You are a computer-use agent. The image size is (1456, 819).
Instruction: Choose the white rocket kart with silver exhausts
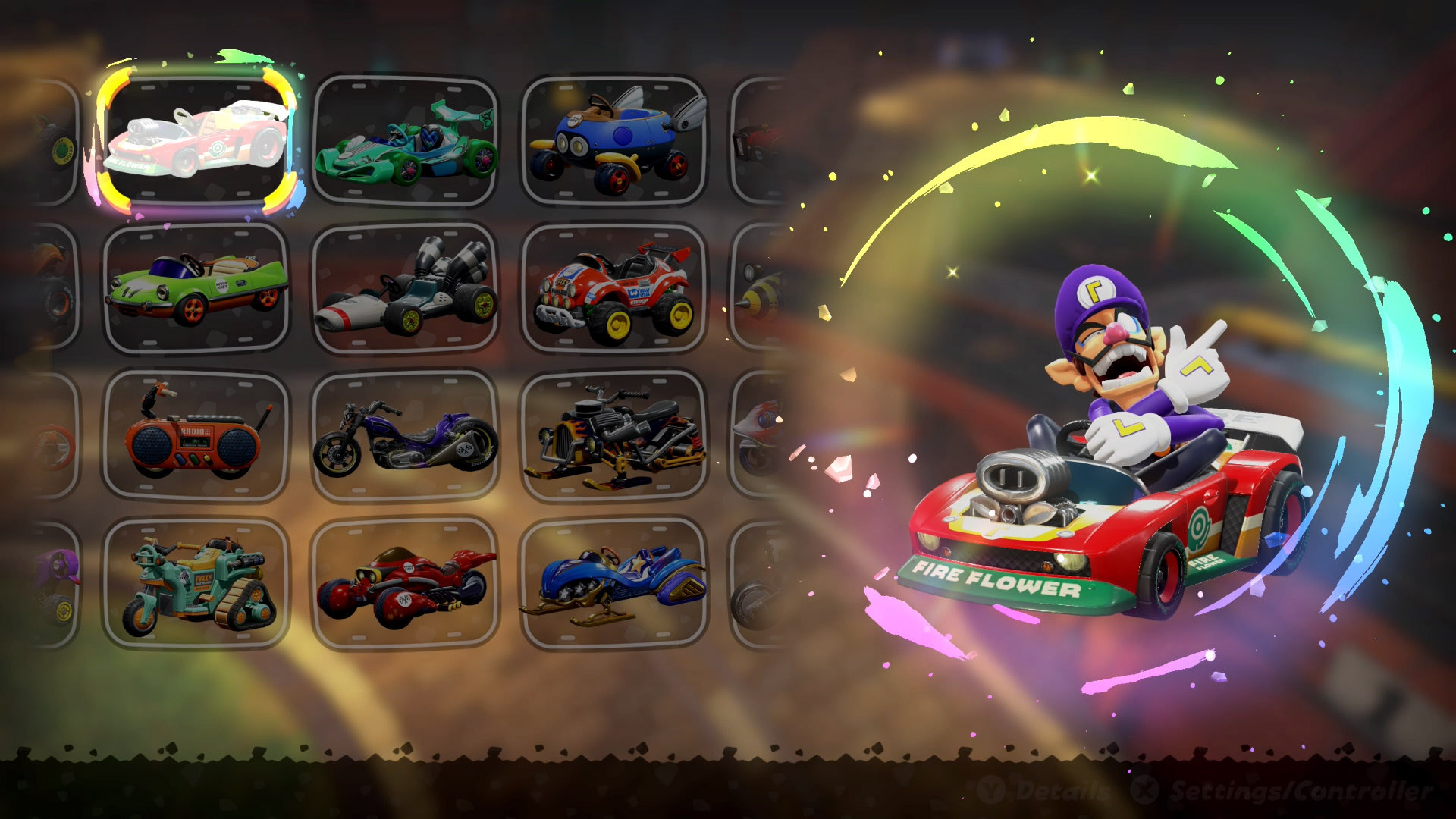pos(406,288)
